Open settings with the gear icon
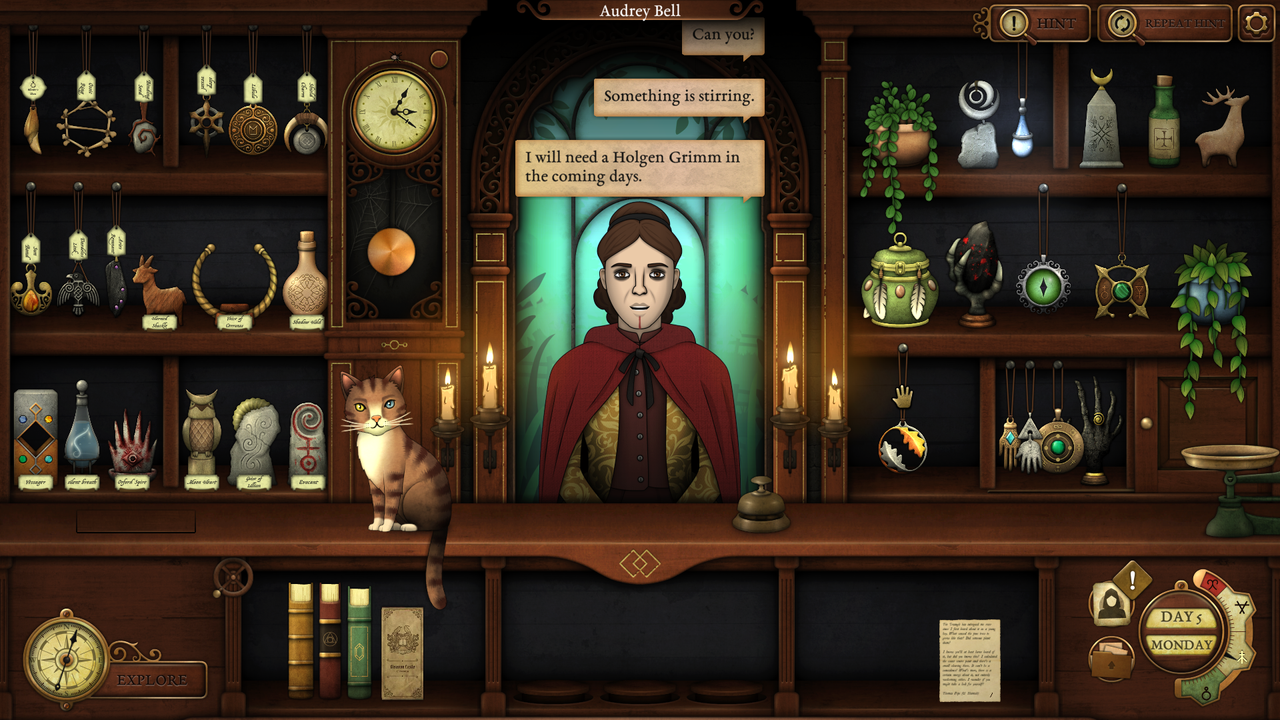This screenshot has width=1280, height=720. coord(1256,23)
